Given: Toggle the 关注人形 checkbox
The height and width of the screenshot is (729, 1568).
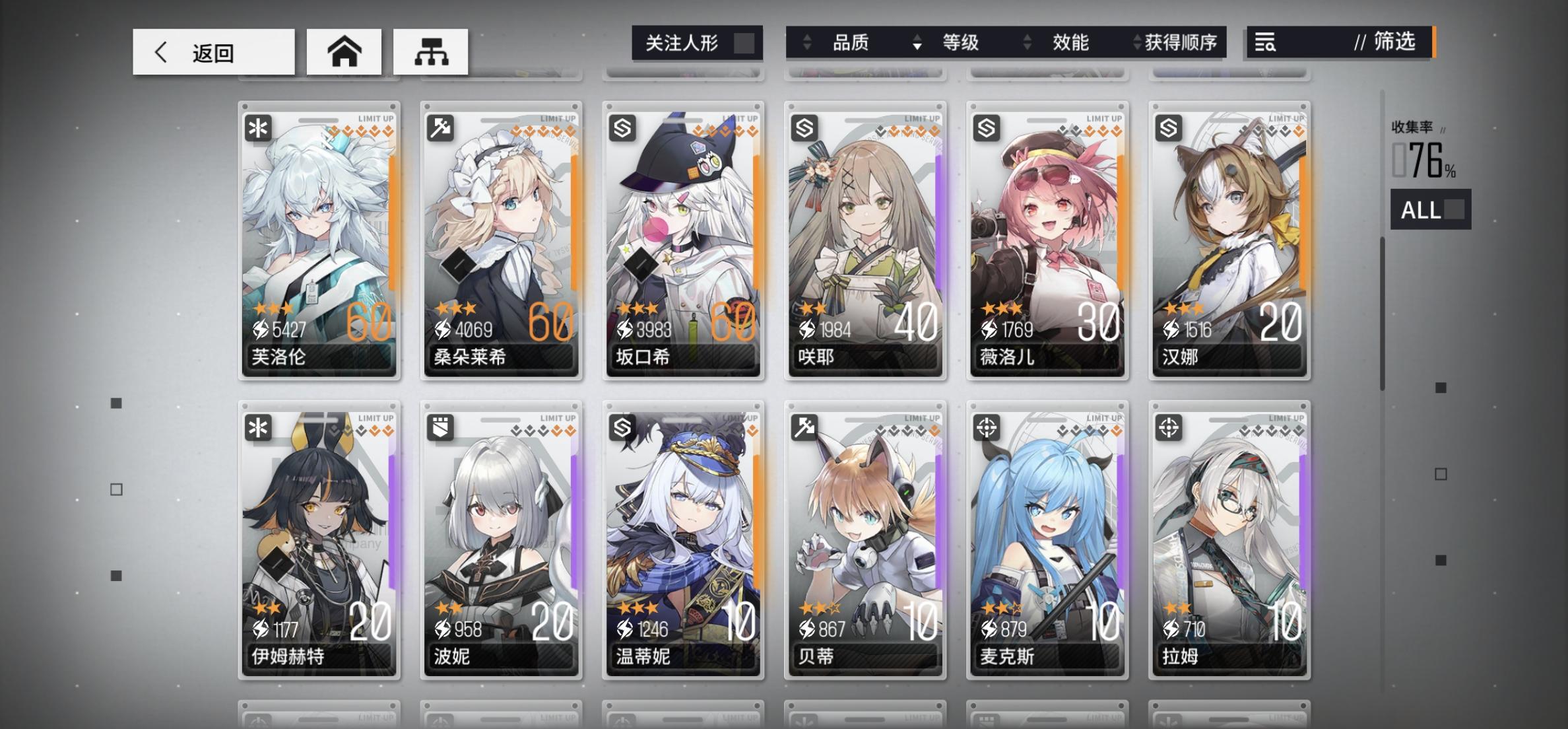Looking at the screenshot, I should (742, 42).
